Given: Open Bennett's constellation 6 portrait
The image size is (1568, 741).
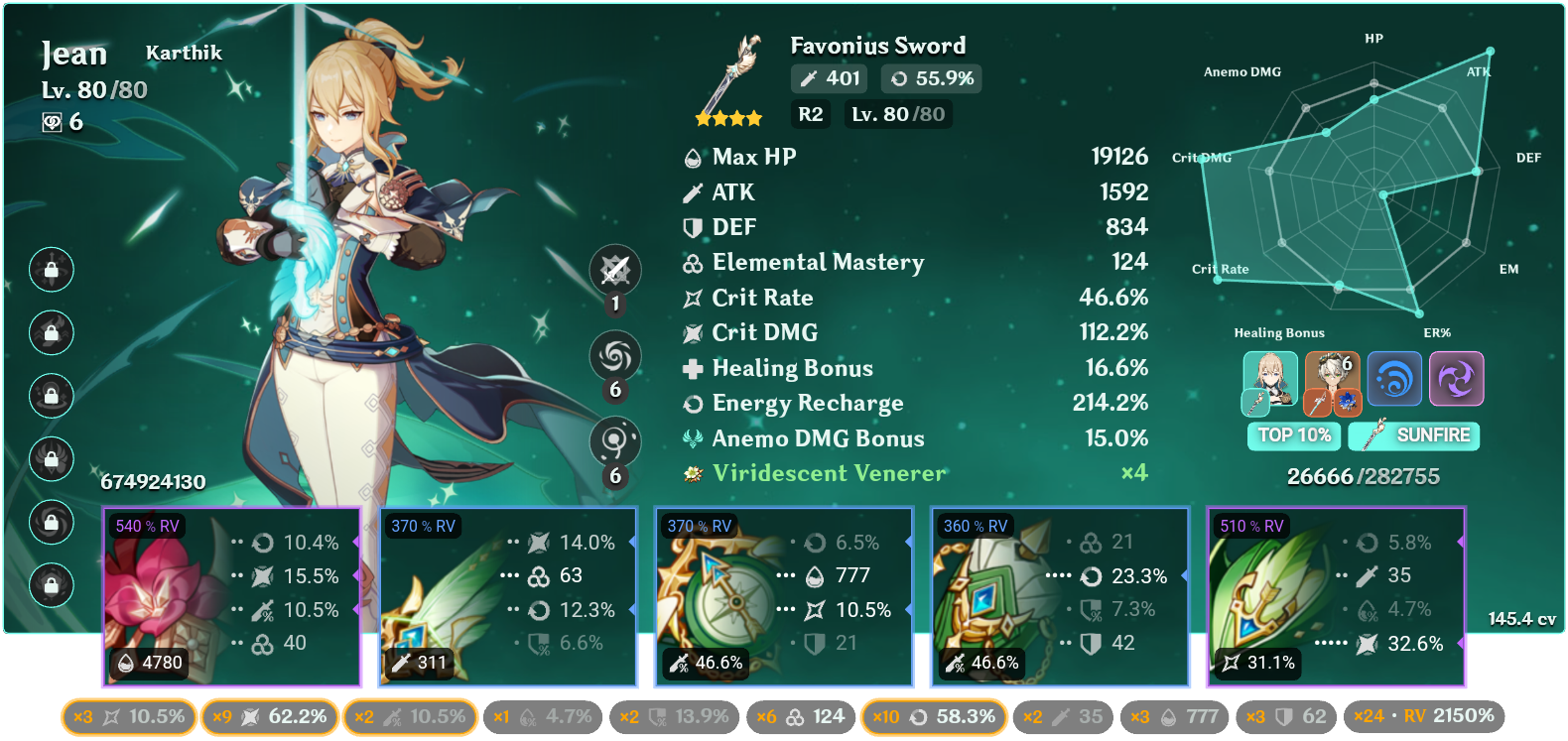Looking at the screenshot, I should 1333,379.
